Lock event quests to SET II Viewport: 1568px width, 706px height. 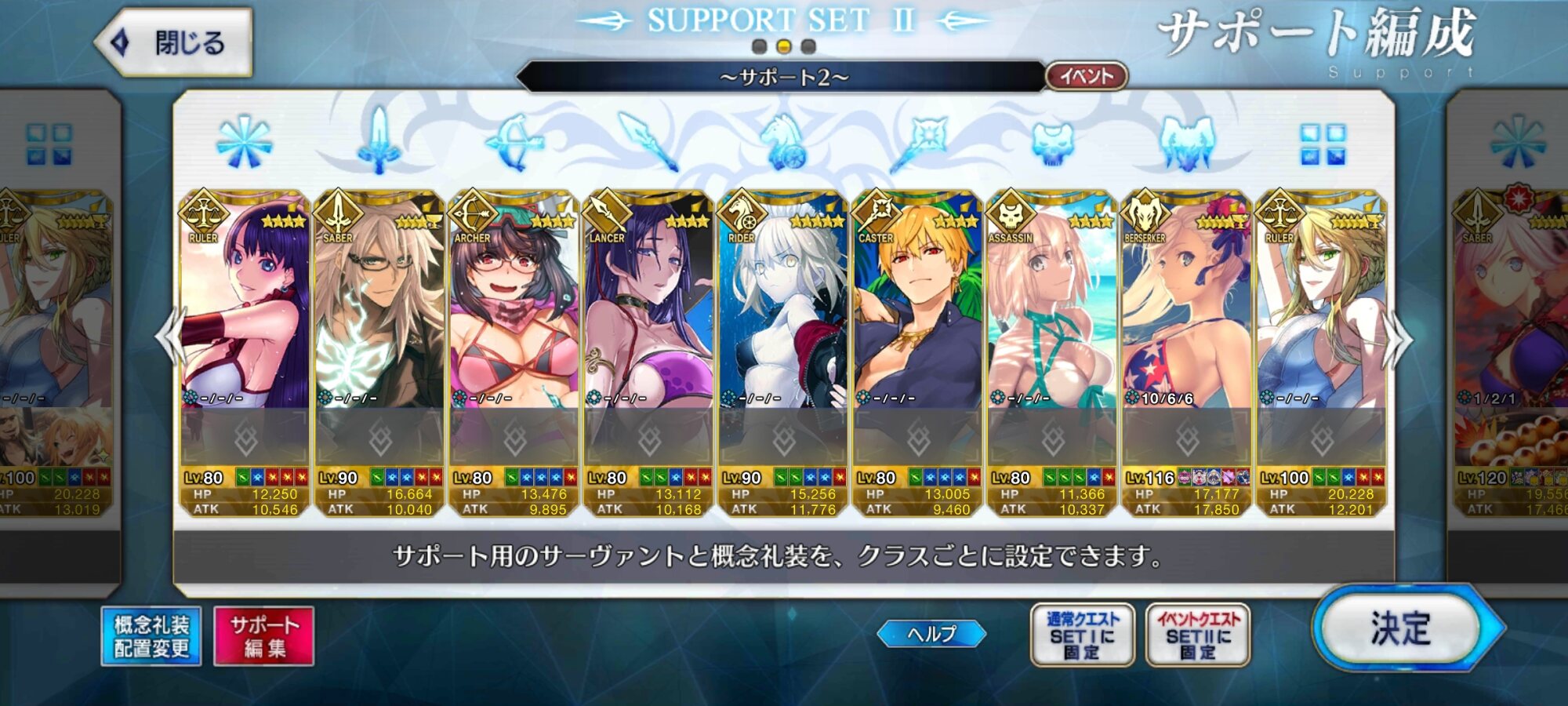(x=1198, y=635)
